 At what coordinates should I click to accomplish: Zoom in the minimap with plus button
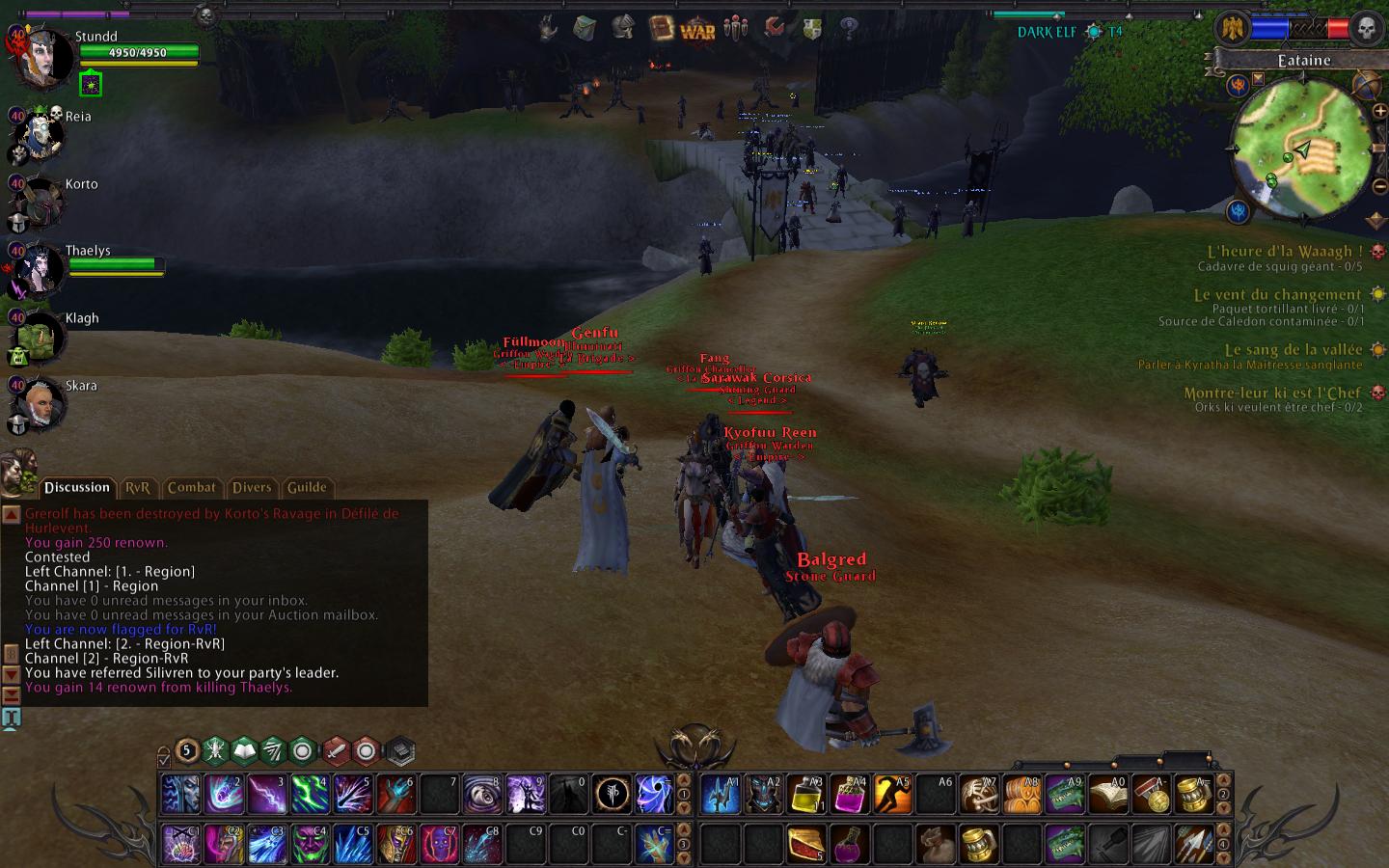[x=1379, y=112]
